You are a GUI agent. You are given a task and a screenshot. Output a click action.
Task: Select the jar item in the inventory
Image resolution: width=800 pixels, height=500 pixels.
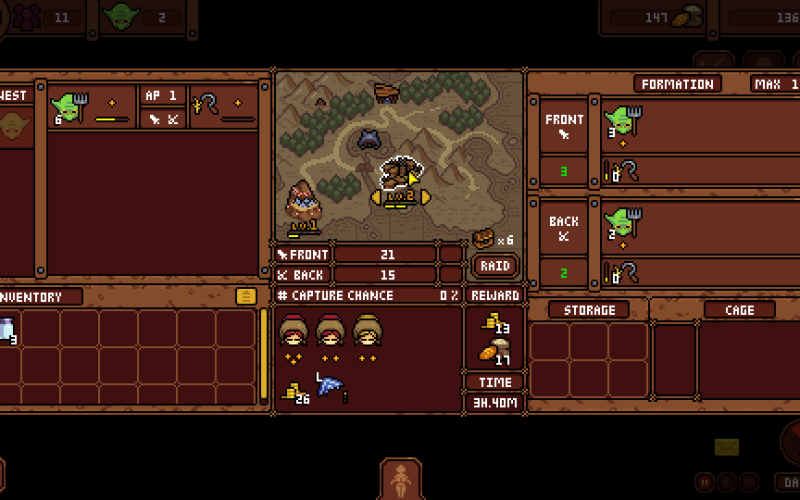tap(6, 328)
